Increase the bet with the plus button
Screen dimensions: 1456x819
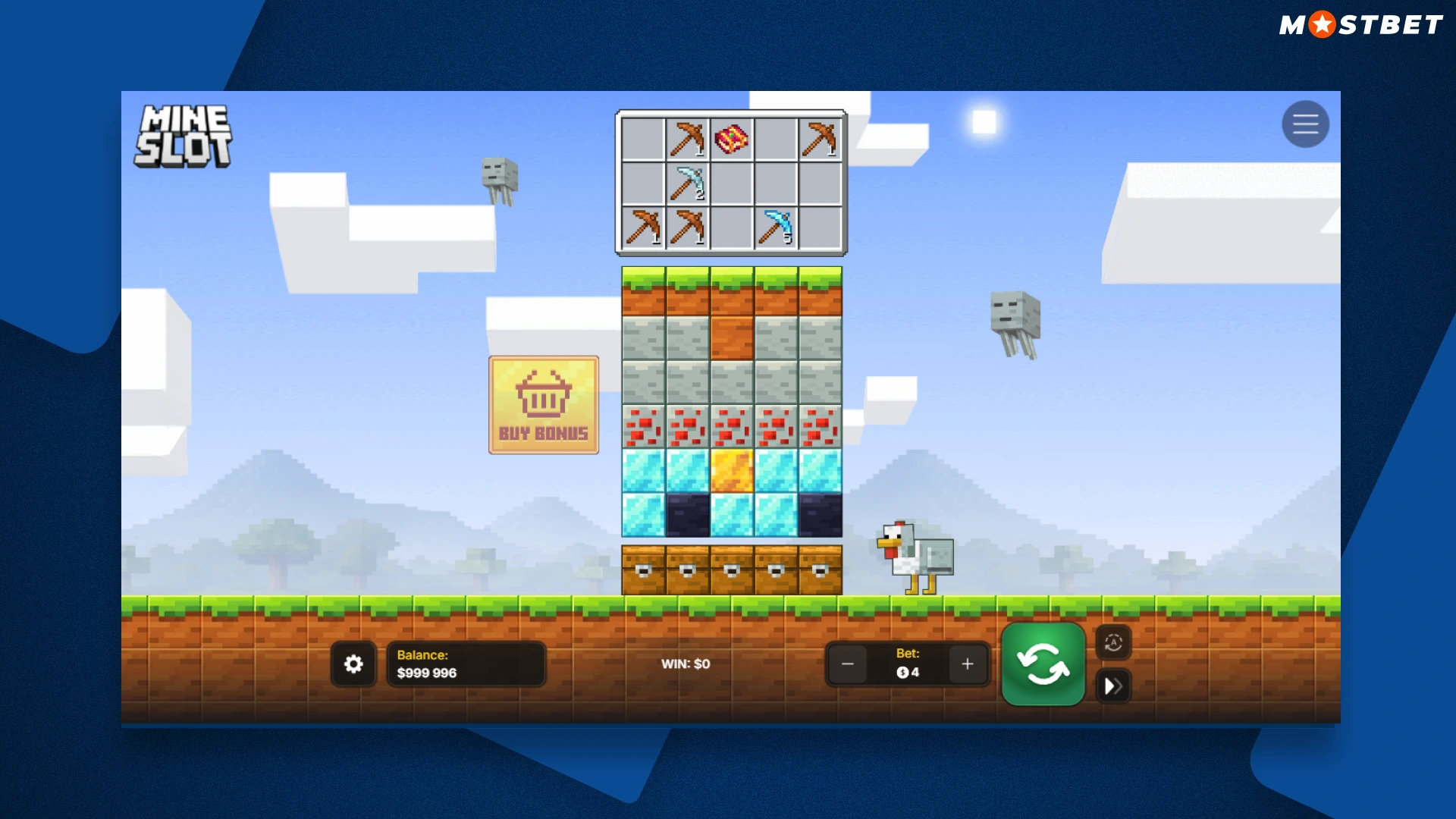tap(968, 664)
